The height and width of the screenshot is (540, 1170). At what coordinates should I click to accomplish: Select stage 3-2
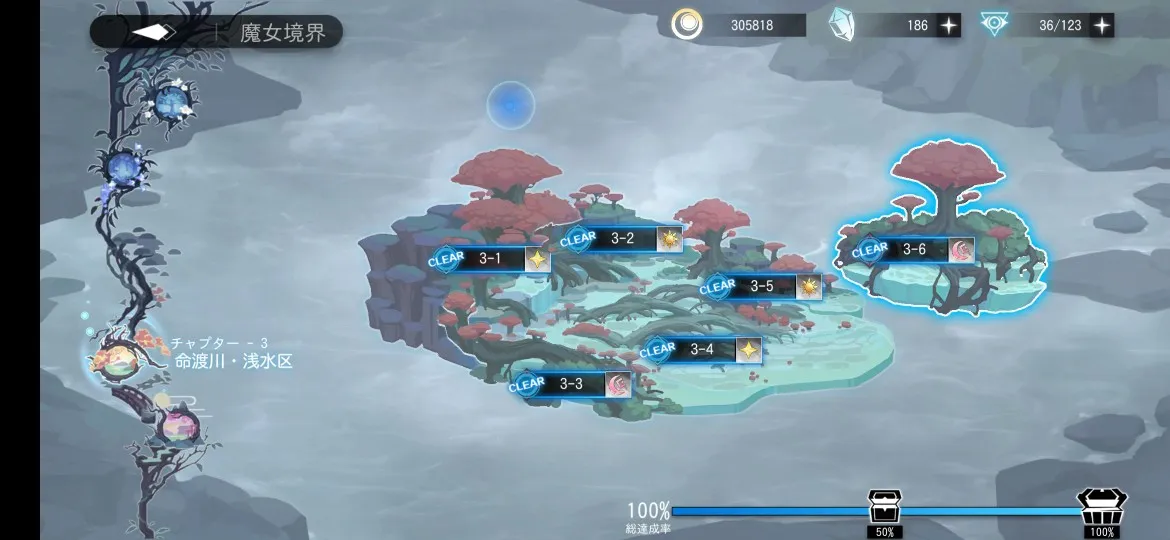coord(622,239)
